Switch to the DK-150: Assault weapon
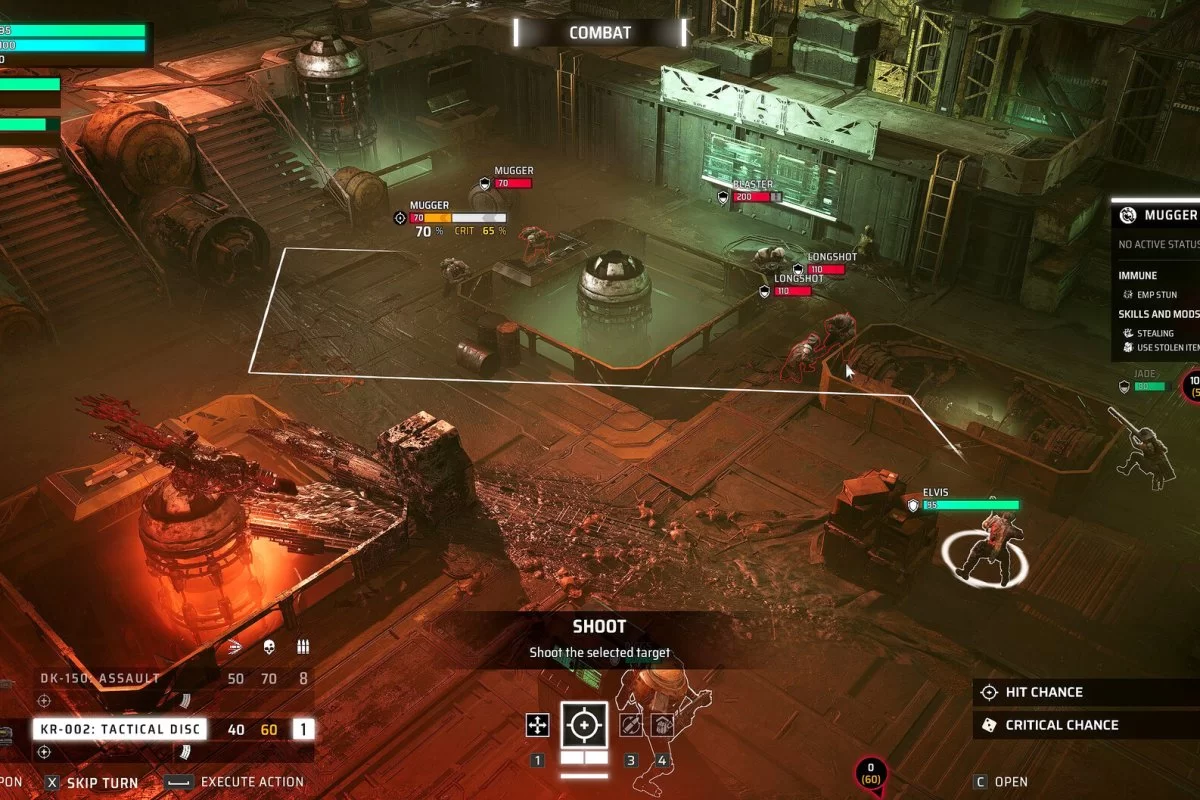Screen dimensions: 1200x800 pyautogui.click(x=100, y=678)
